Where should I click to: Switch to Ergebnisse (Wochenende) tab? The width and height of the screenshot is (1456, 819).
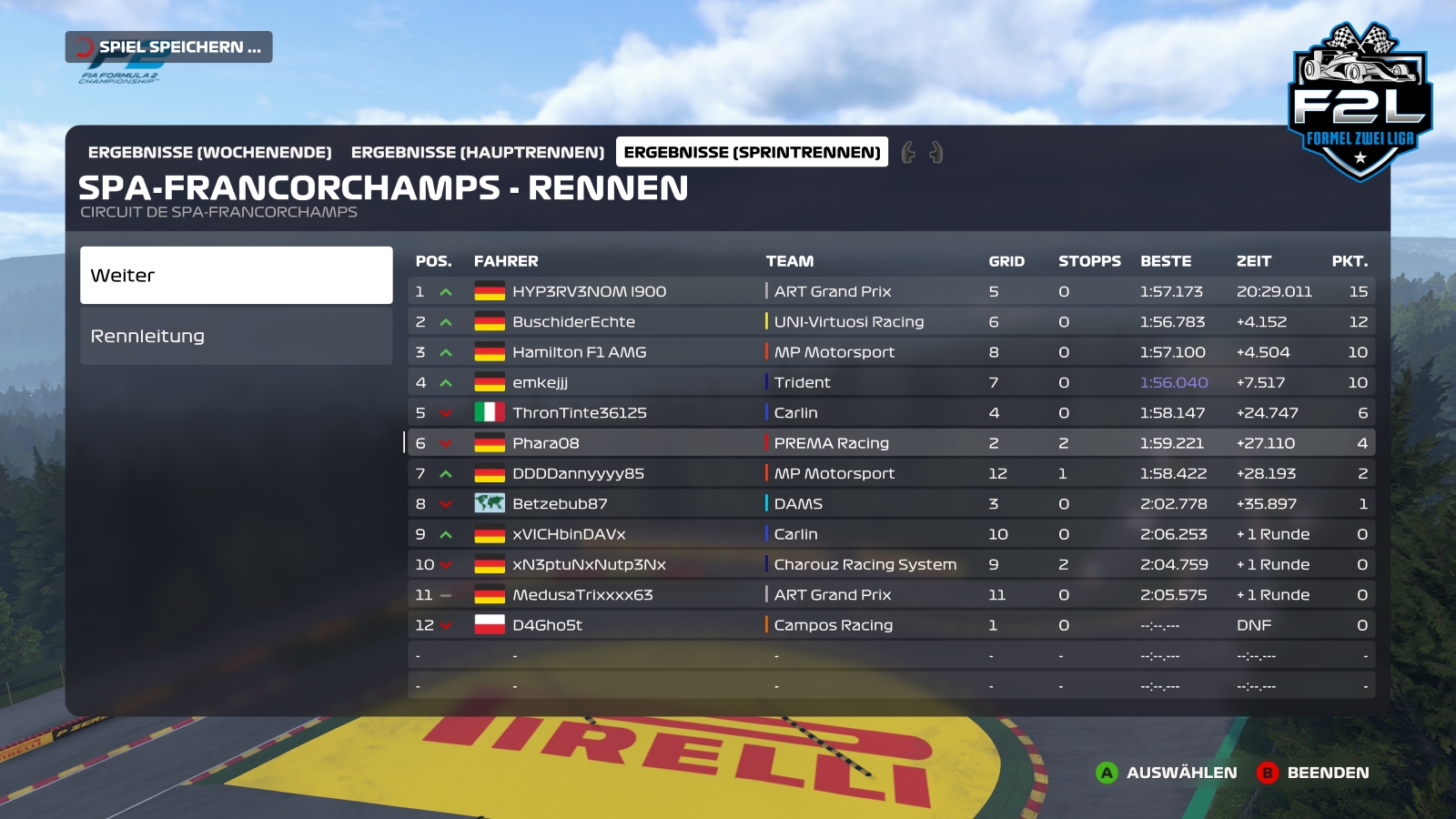tap(209, 152)
